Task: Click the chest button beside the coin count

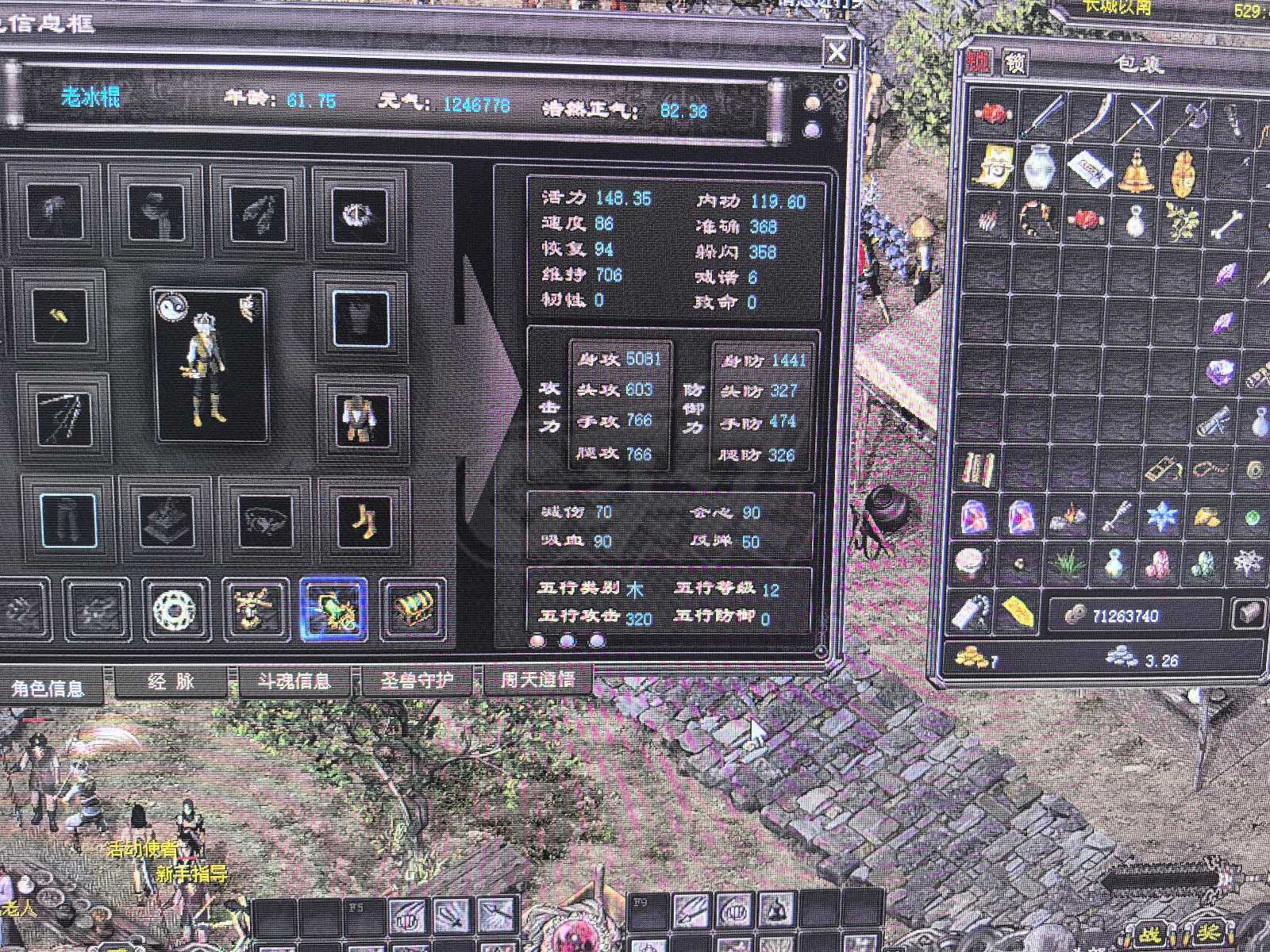Action: (1248, 614)
